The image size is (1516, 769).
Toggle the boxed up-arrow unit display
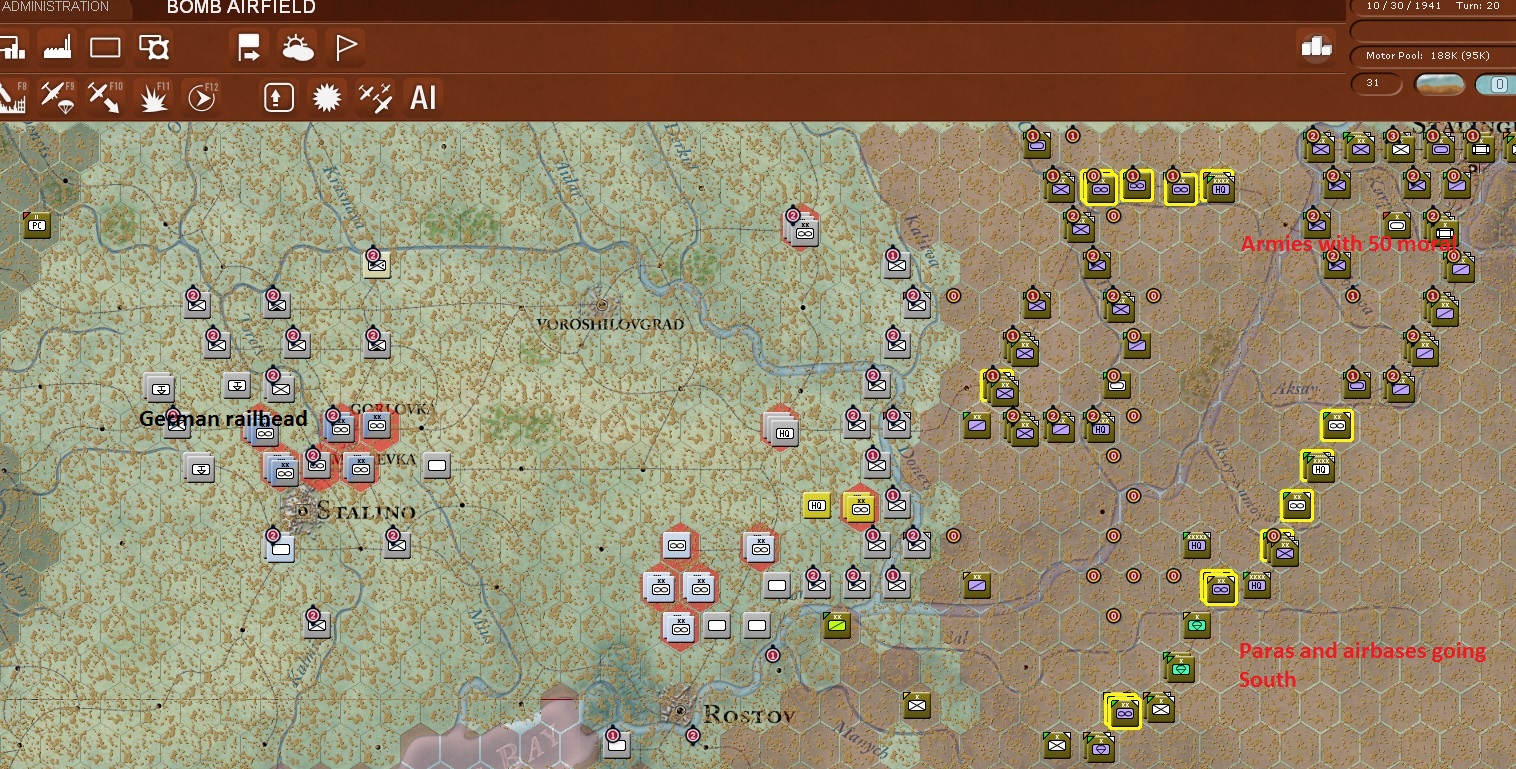click(278, 97)
